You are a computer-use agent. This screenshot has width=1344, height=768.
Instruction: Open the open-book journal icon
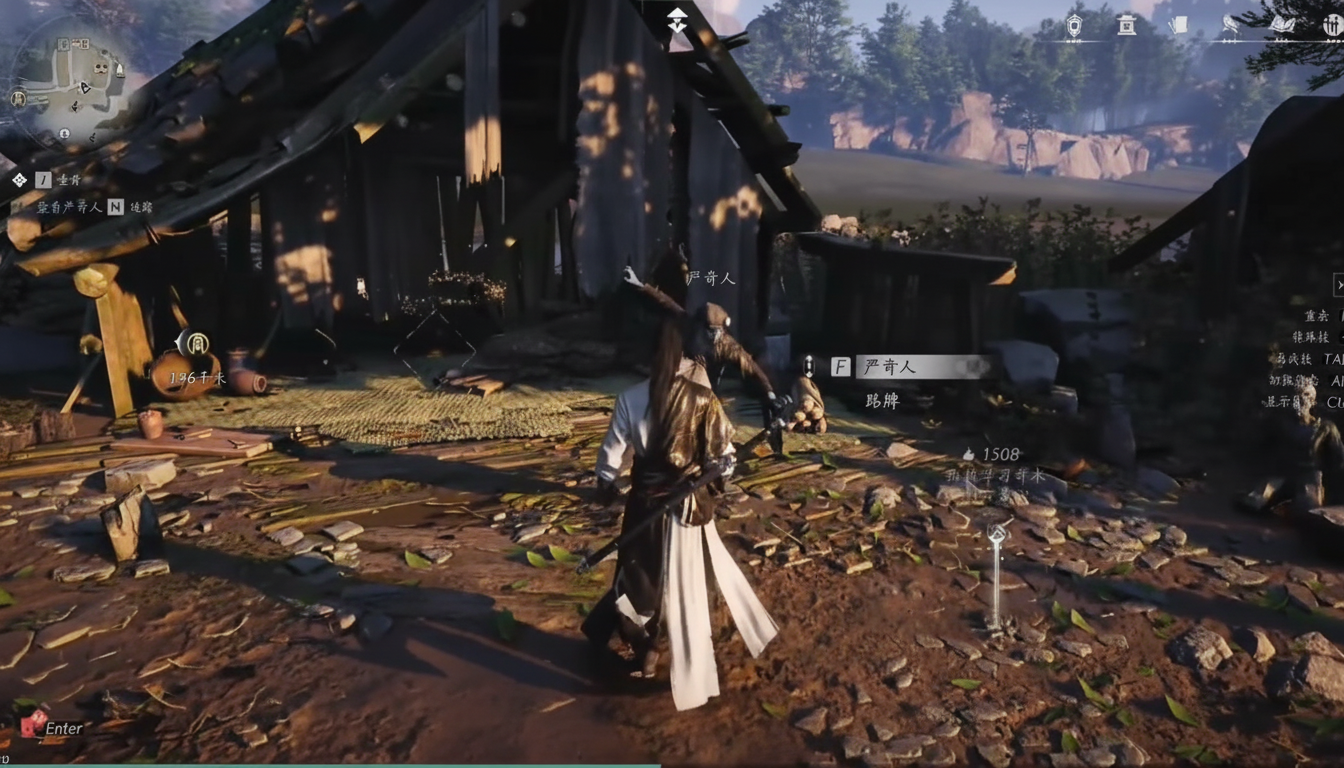[x=1282, y=26]
